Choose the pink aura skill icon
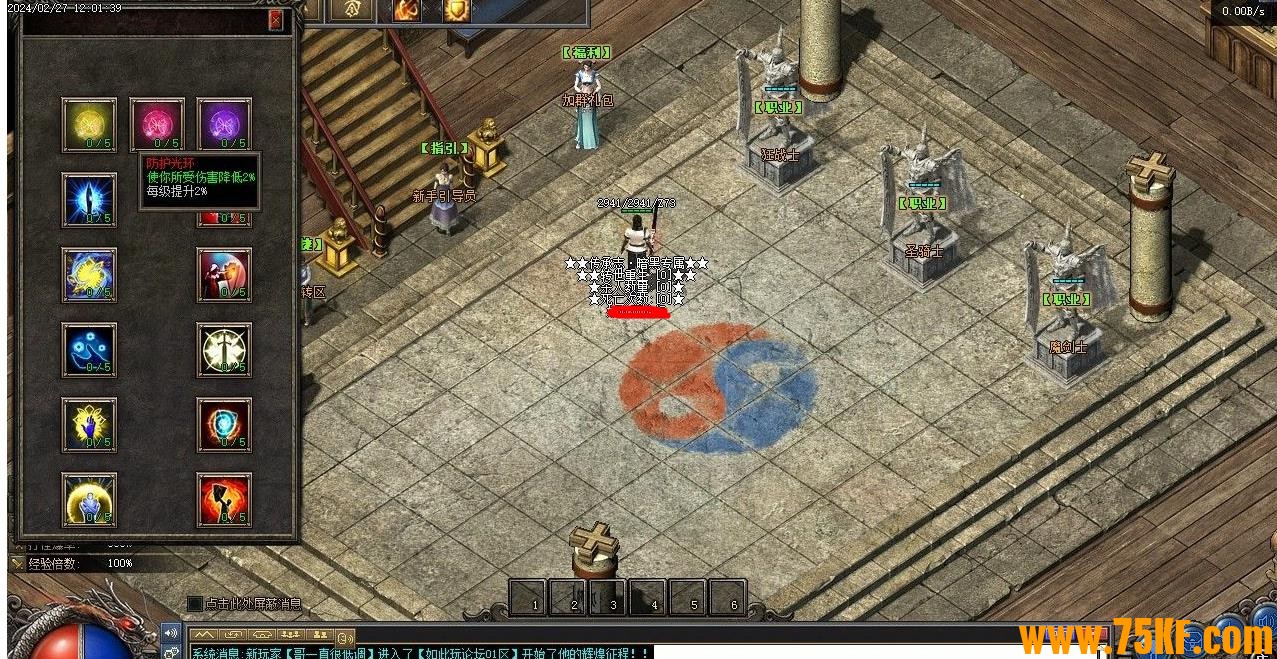This screenshot has height=659, width=1277. [x=157, y=124]
